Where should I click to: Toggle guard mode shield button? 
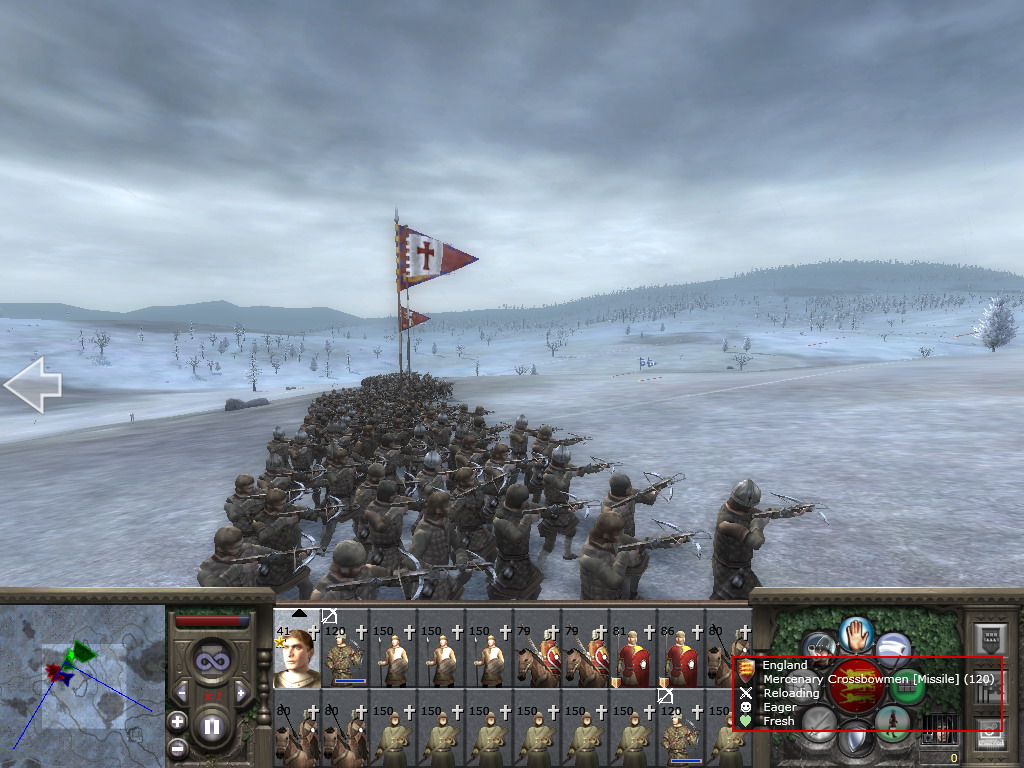(x=855, y=740)
